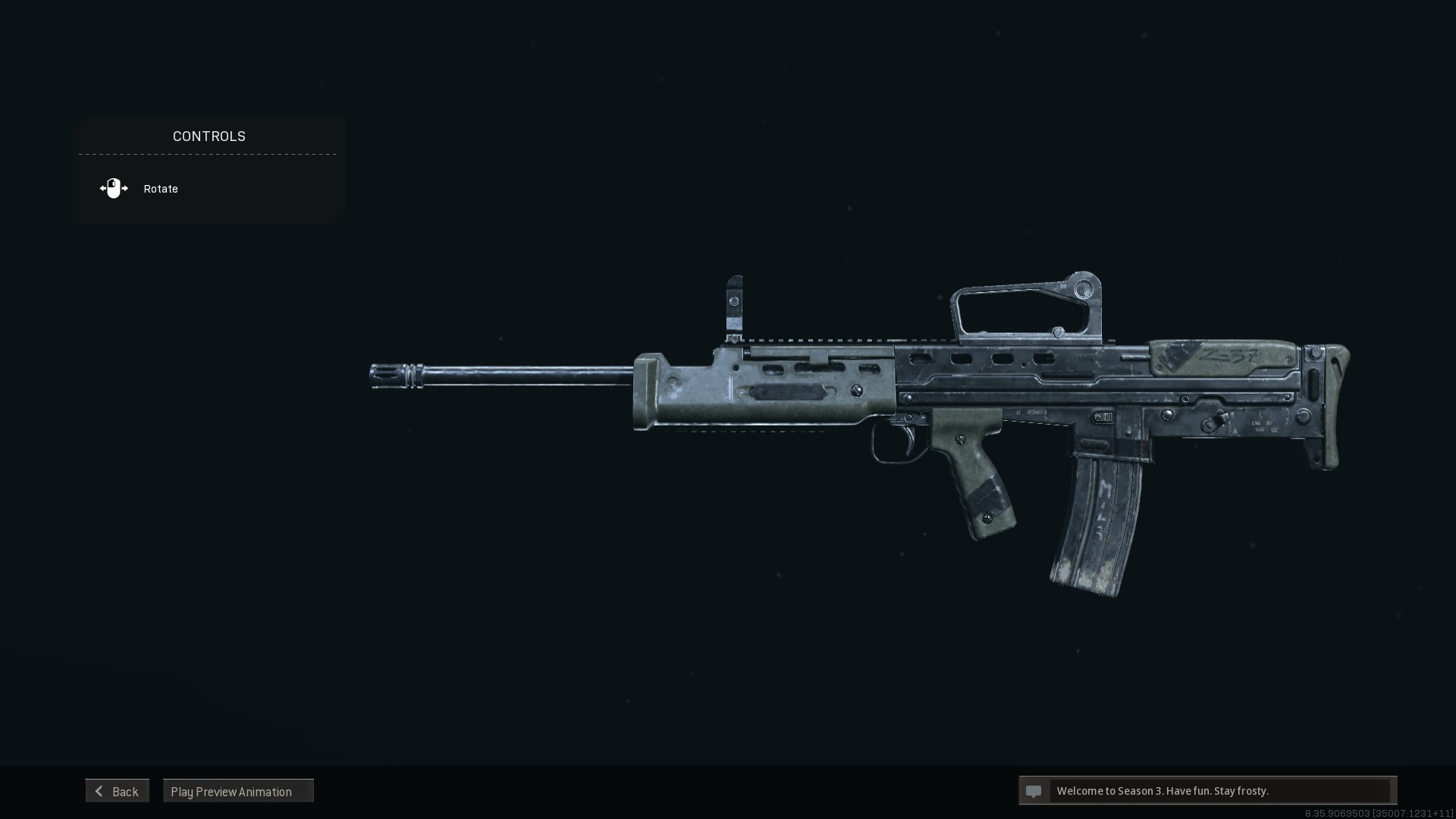Screen dimensions: 1456x819
Task: Select the back chevron arrow icon
Action: point(99,790)
